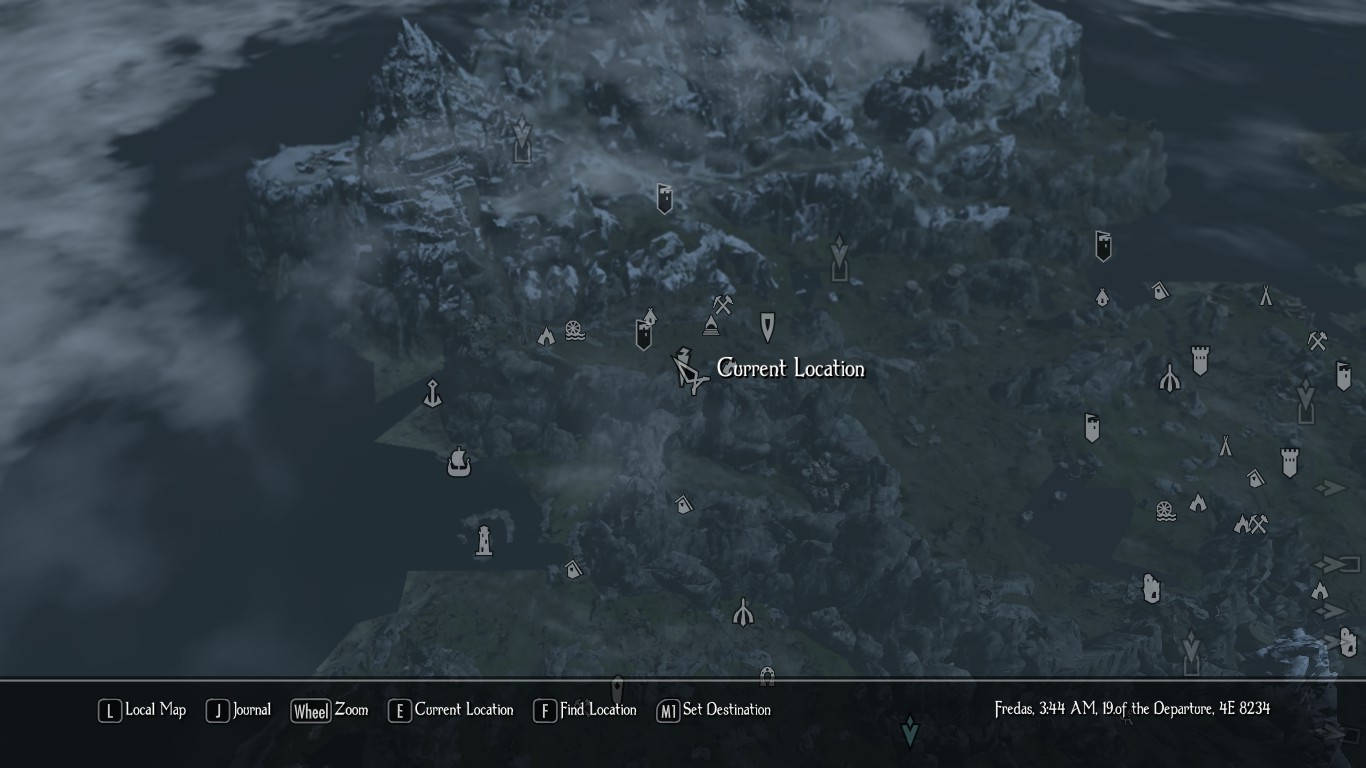
Task: Select the quest arrow marker in bottom bar
Action: click(910, 732)
